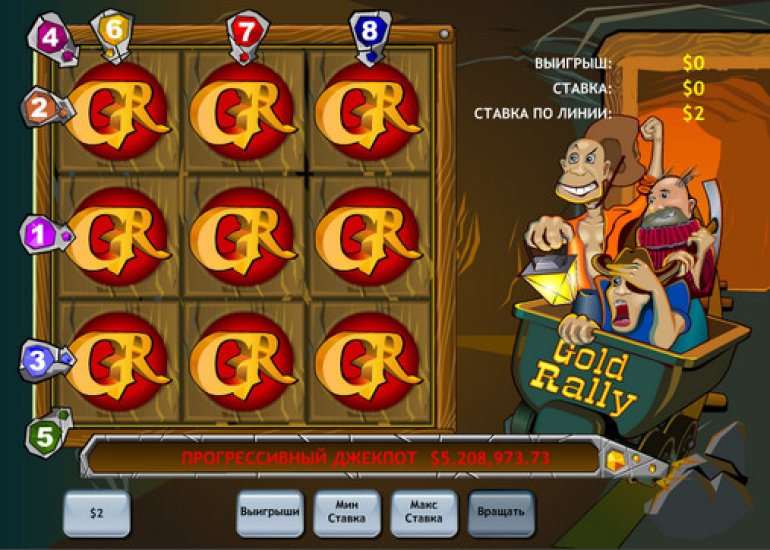Choose the Мин Ставка button
Image resolution: width=770 pixels, height=550 pixels.
[x=347, y=512]
